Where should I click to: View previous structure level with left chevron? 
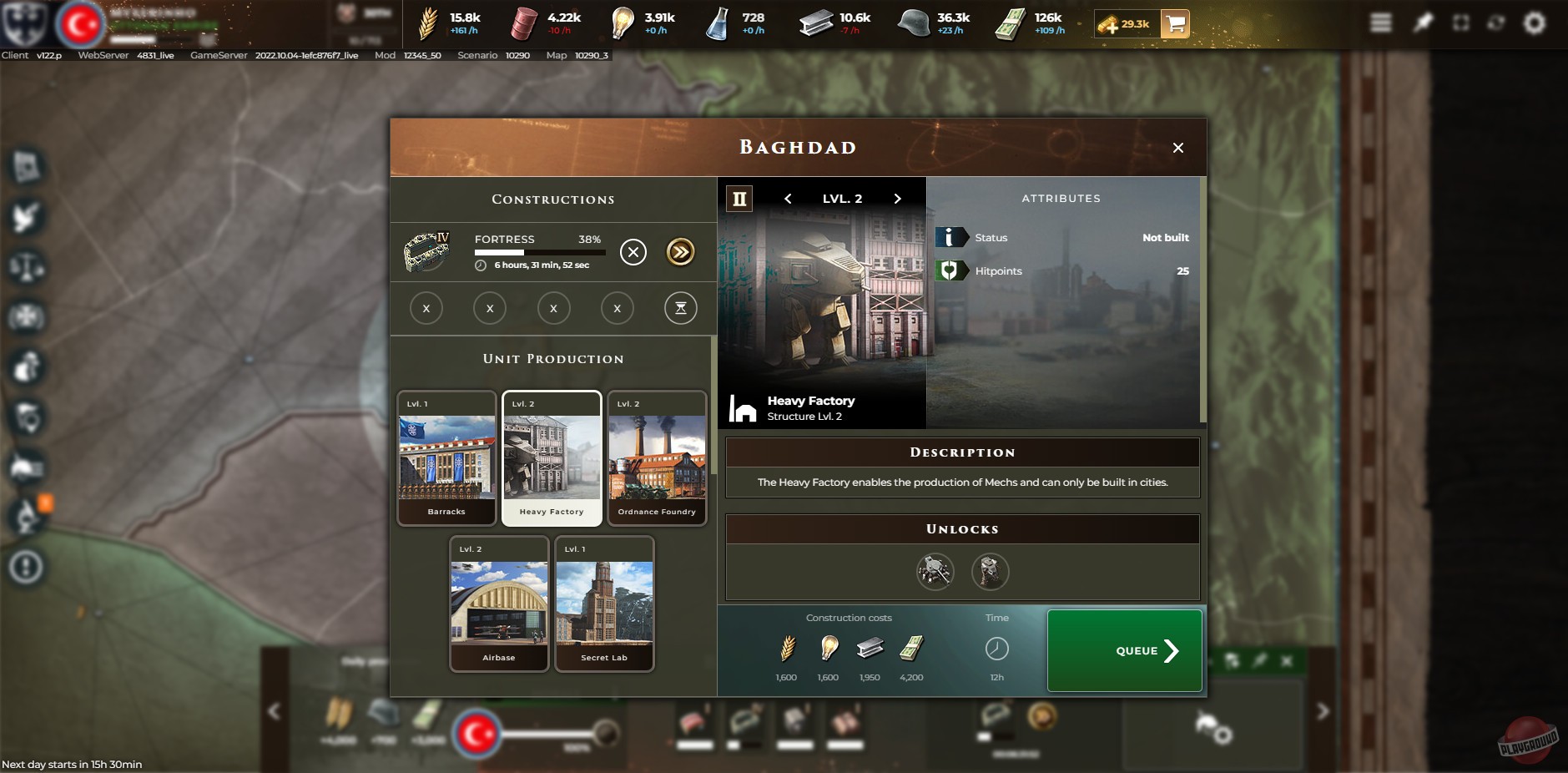[x=786, y=199]
